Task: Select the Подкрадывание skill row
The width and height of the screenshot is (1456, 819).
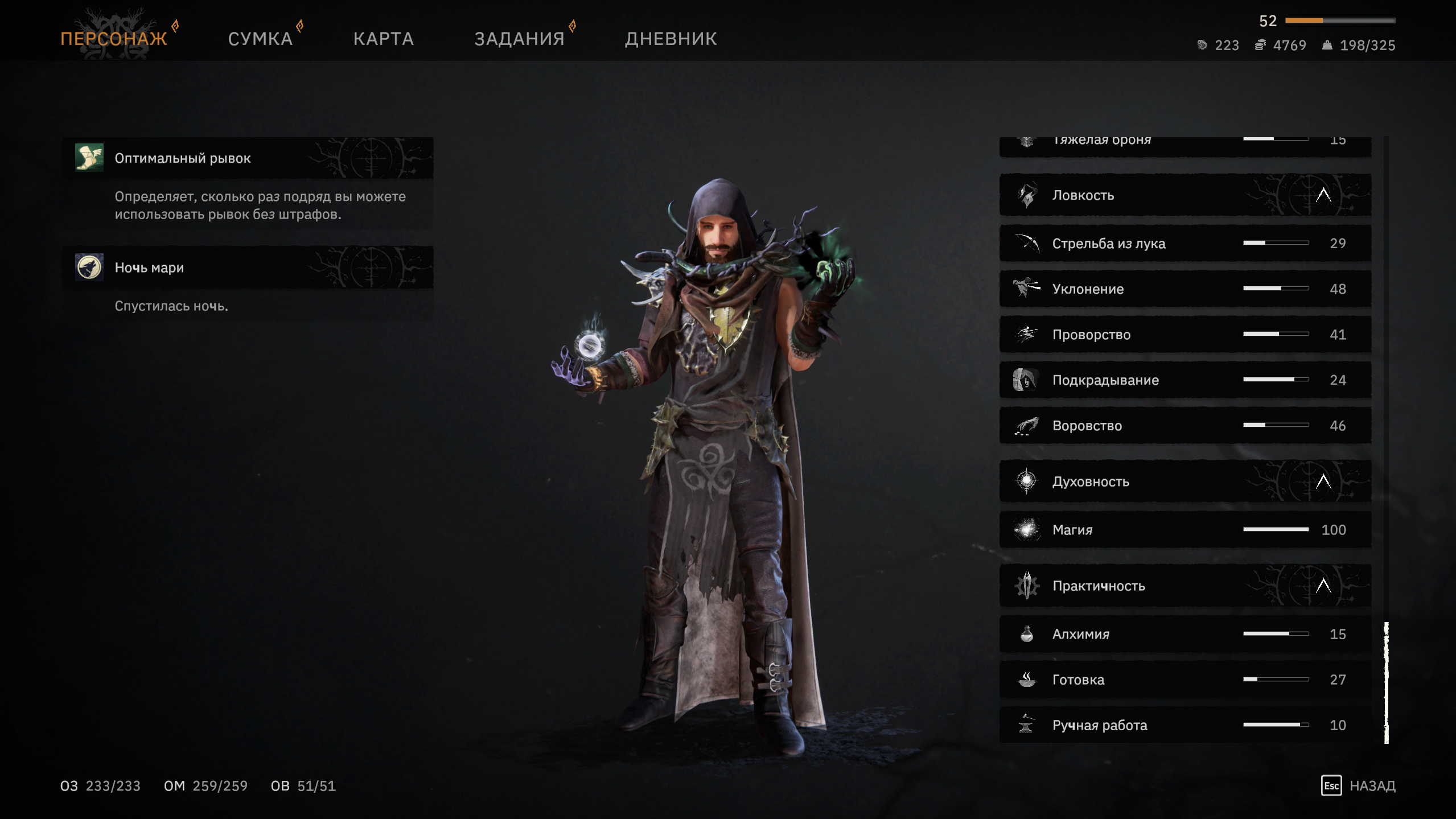Action: tap(1184, 380)
